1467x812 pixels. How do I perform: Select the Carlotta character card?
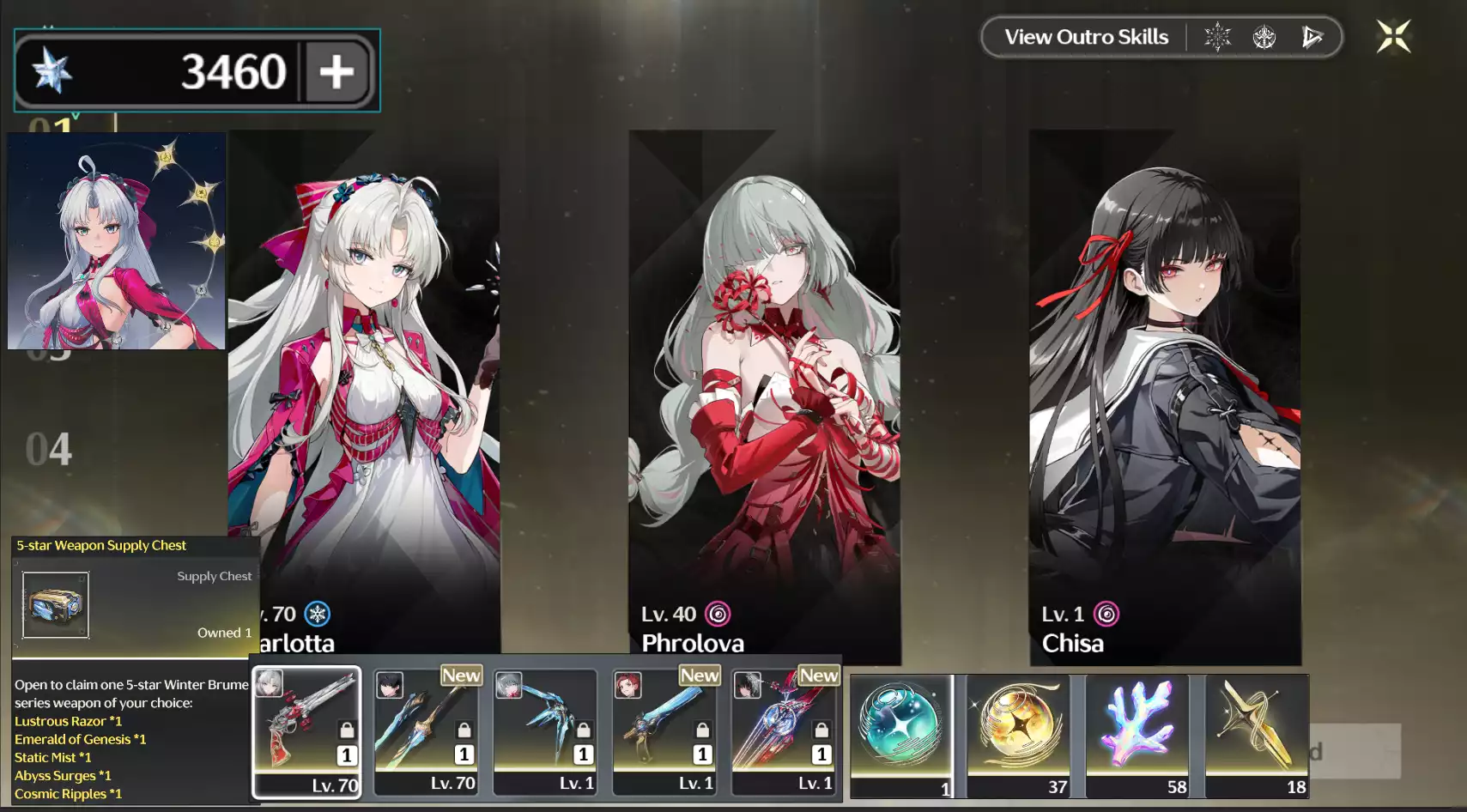(364, 395)
